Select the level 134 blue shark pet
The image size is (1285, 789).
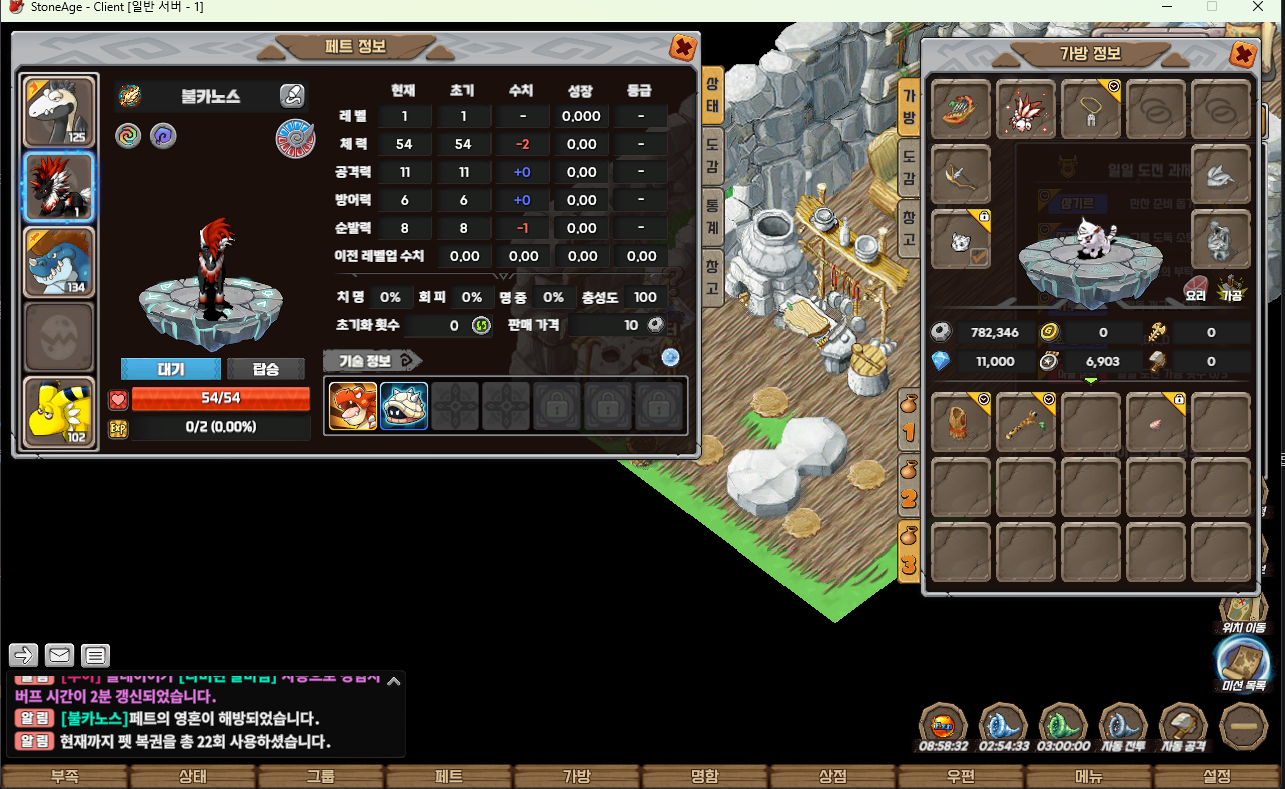[60, 262]
